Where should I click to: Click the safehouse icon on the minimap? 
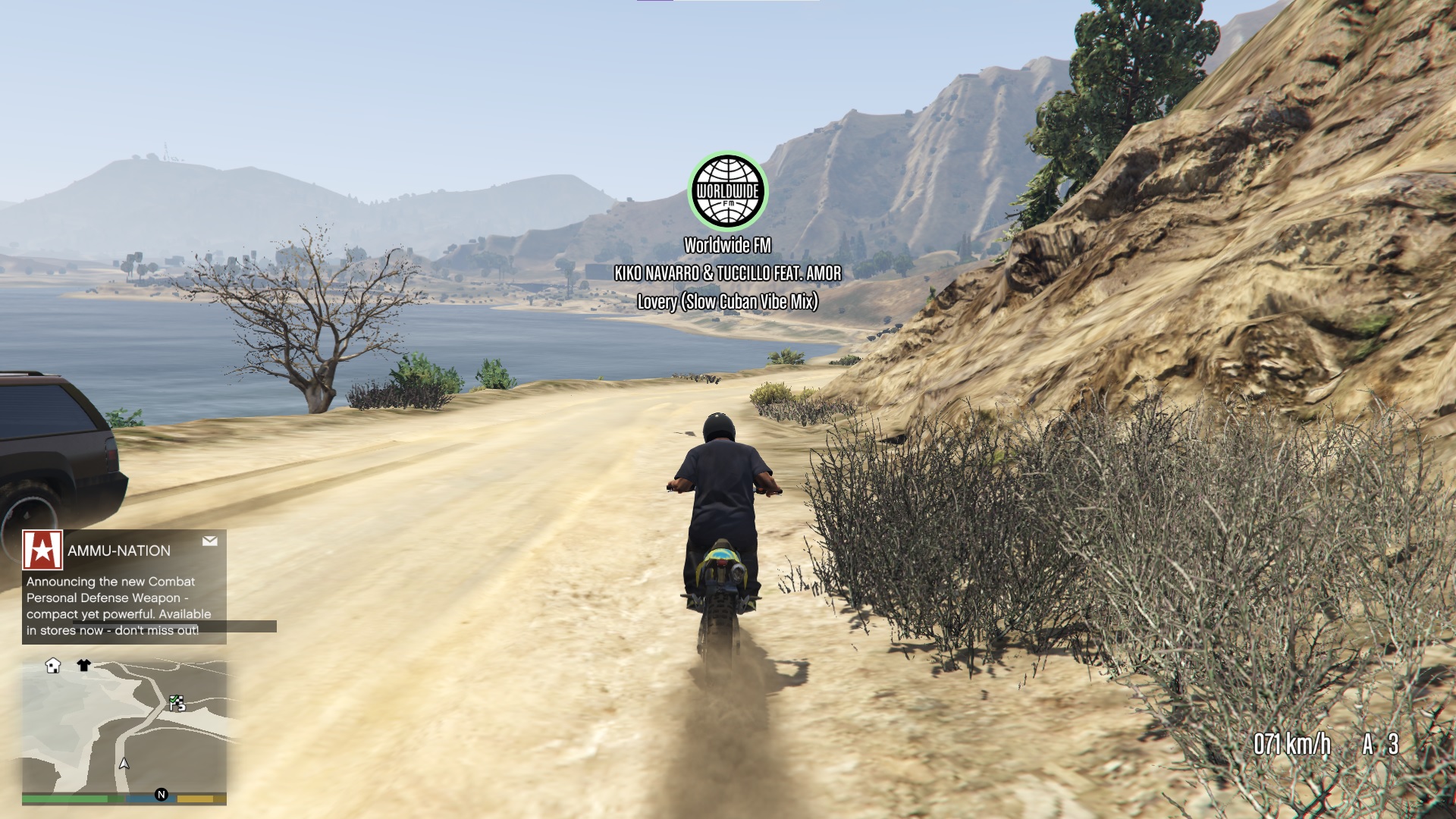click(53, 666)
